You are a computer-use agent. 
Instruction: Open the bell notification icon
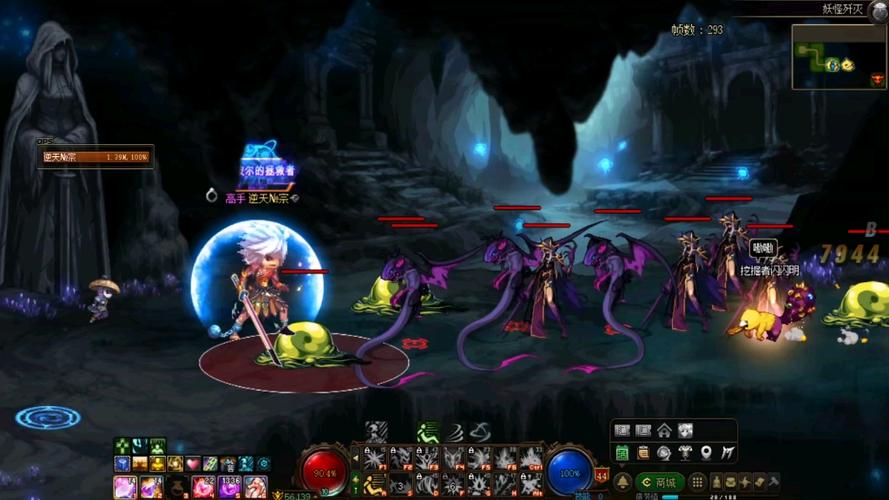[622, 483]
